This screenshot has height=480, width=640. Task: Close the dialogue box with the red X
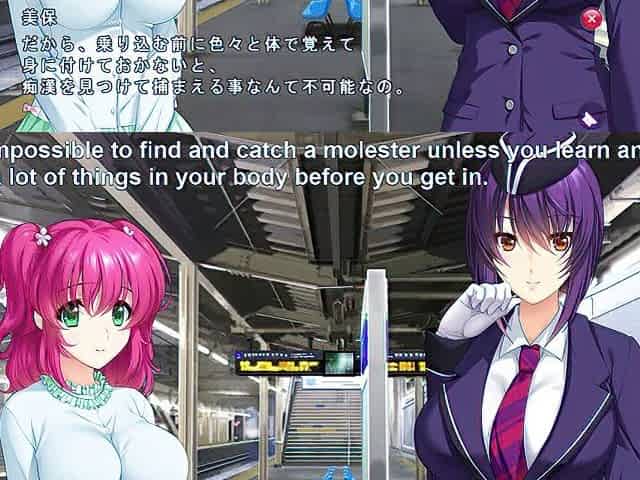[592, 18]
